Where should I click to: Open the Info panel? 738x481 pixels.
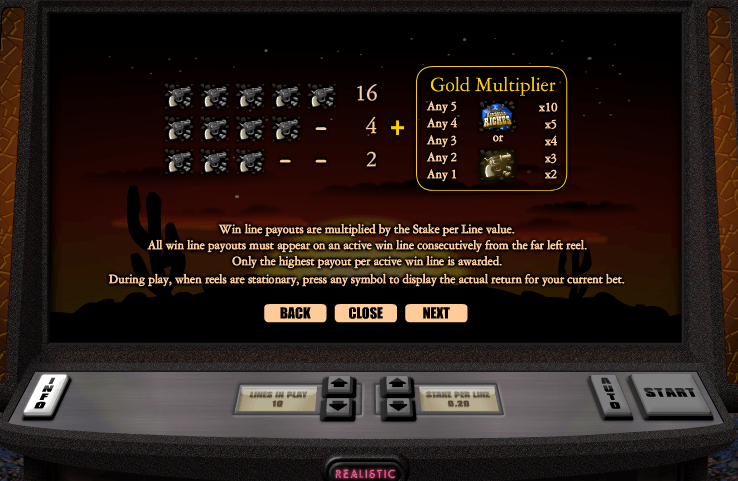(x=54, y=394)
